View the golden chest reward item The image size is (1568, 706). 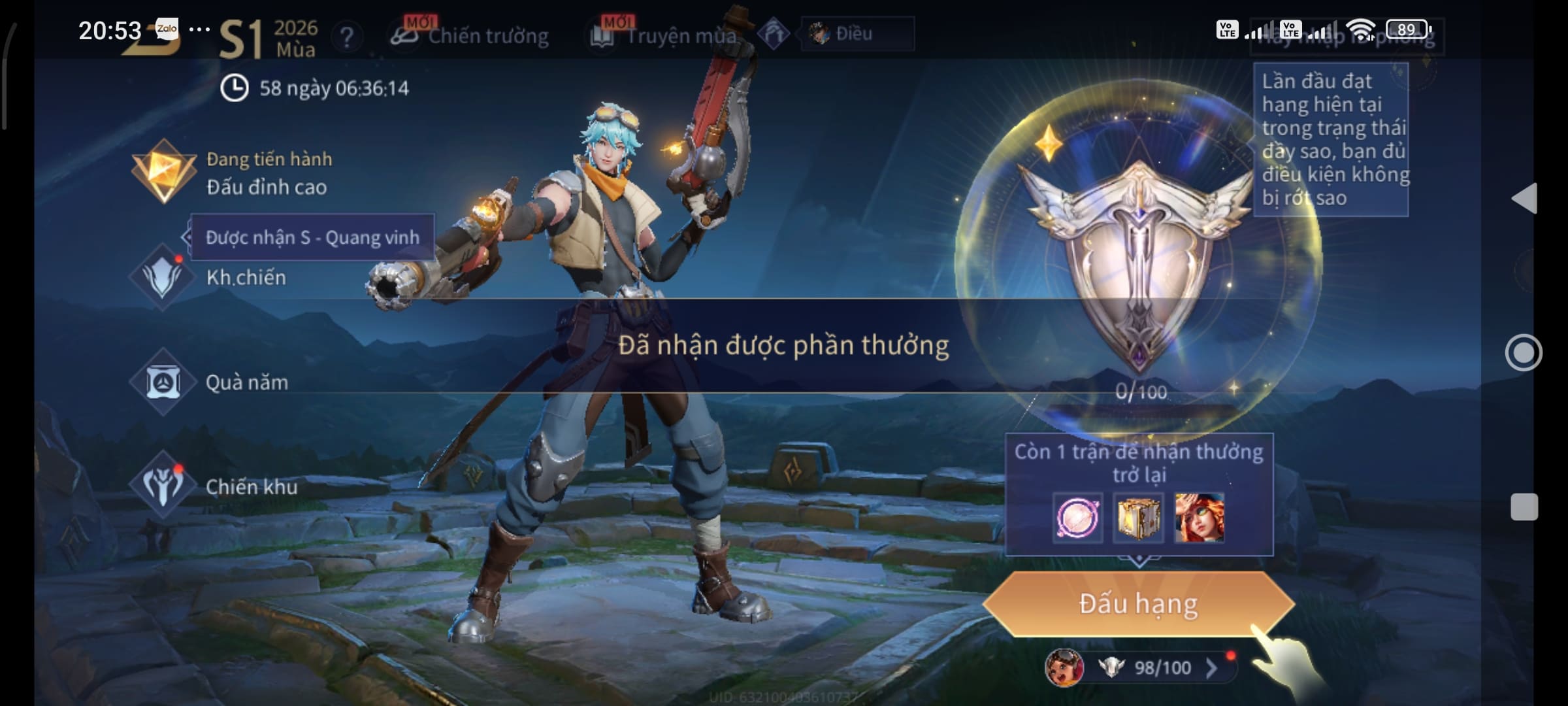[x=1138, y=518]
